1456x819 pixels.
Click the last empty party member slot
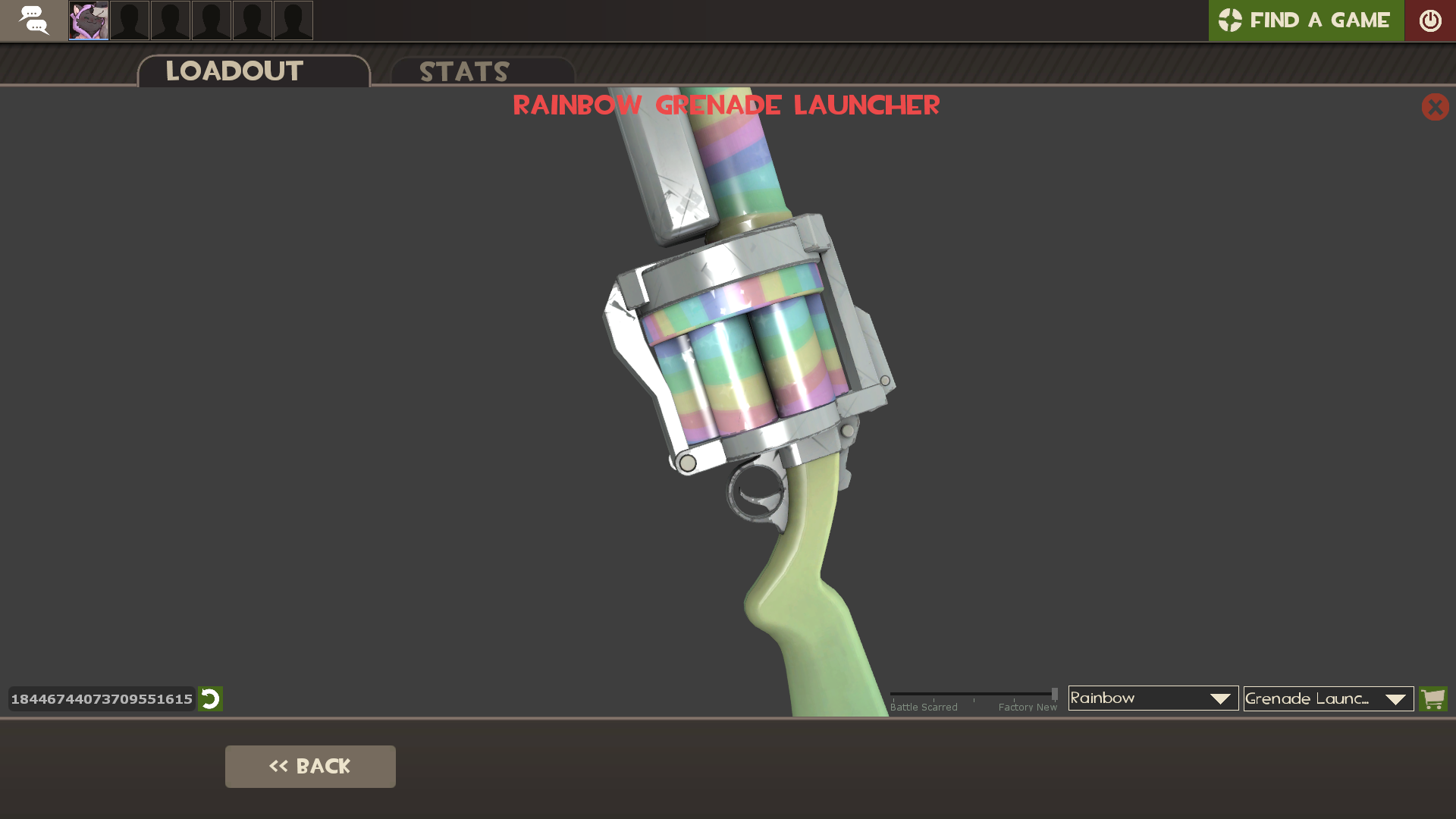(x=293, y=20)
